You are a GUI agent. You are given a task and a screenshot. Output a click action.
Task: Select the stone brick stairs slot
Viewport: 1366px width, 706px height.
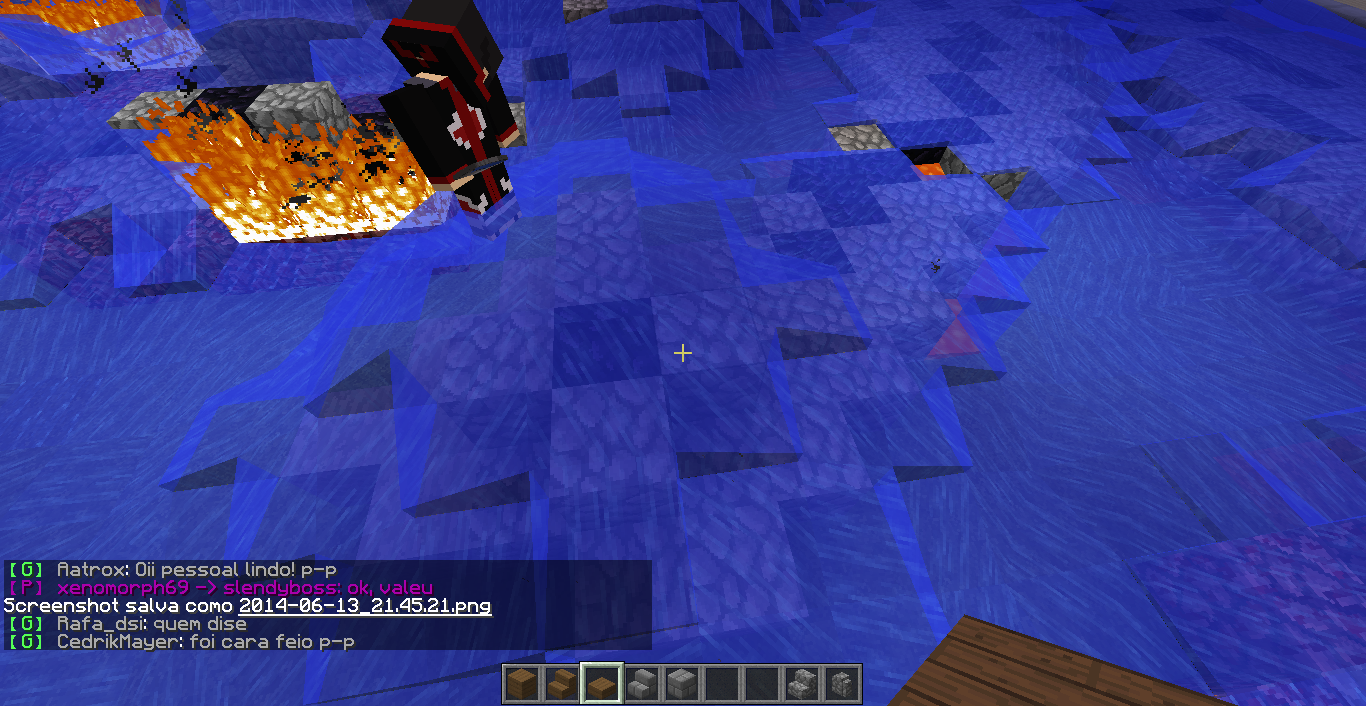coord(641,684)
